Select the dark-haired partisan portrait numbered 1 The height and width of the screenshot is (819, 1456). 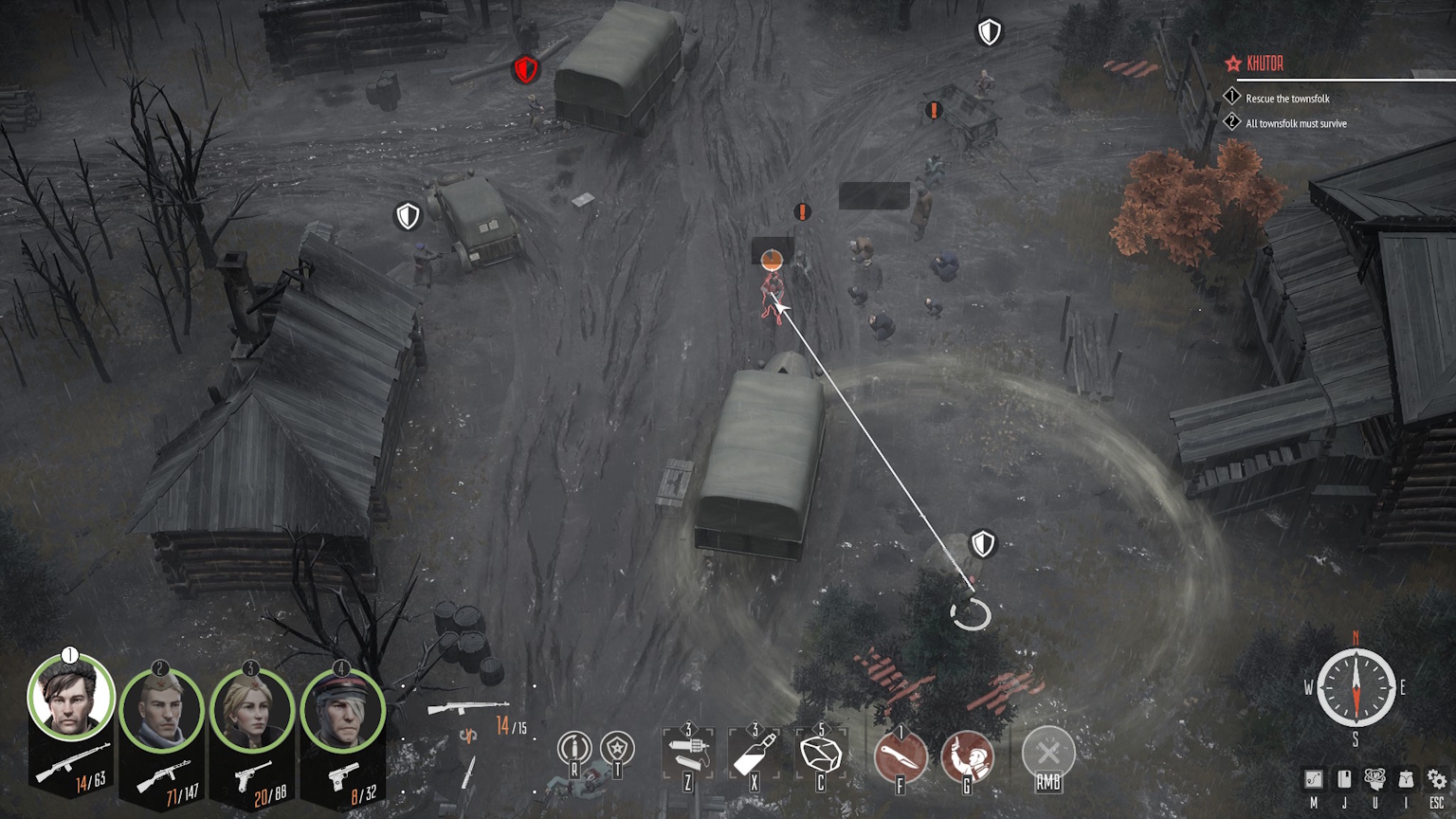click(x=70, y=700)
